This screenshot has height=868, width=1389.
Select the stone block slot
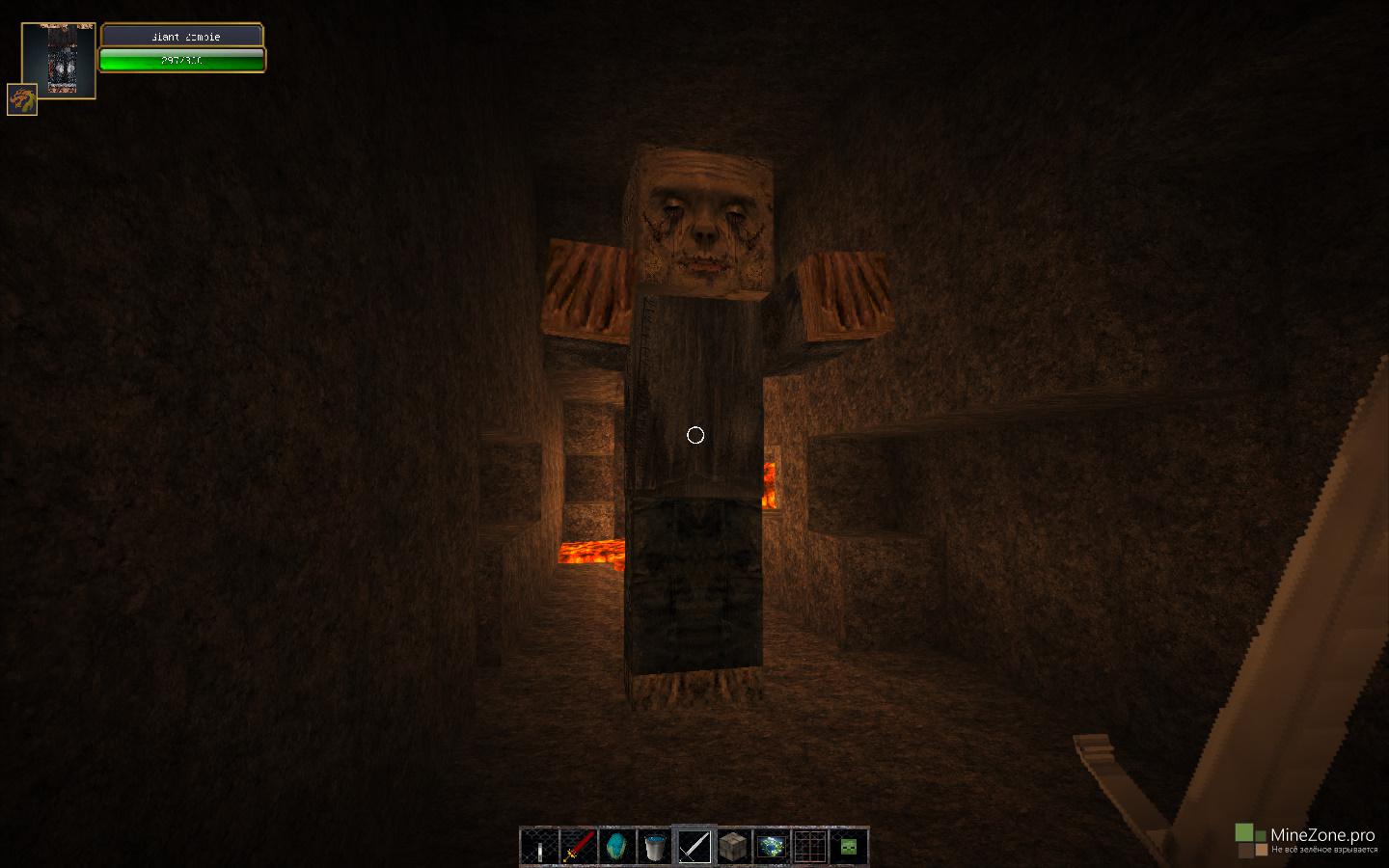(733, 847)
